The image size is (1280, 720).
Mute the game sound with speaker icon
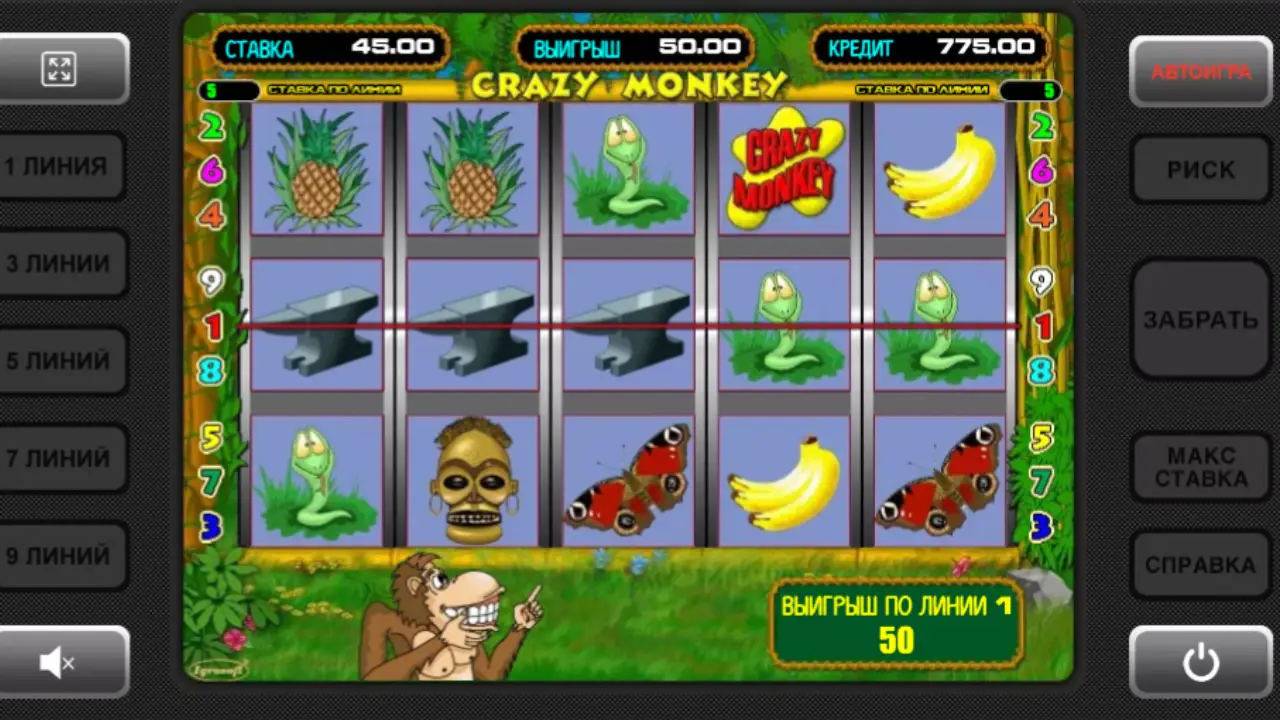pos(62,662)
